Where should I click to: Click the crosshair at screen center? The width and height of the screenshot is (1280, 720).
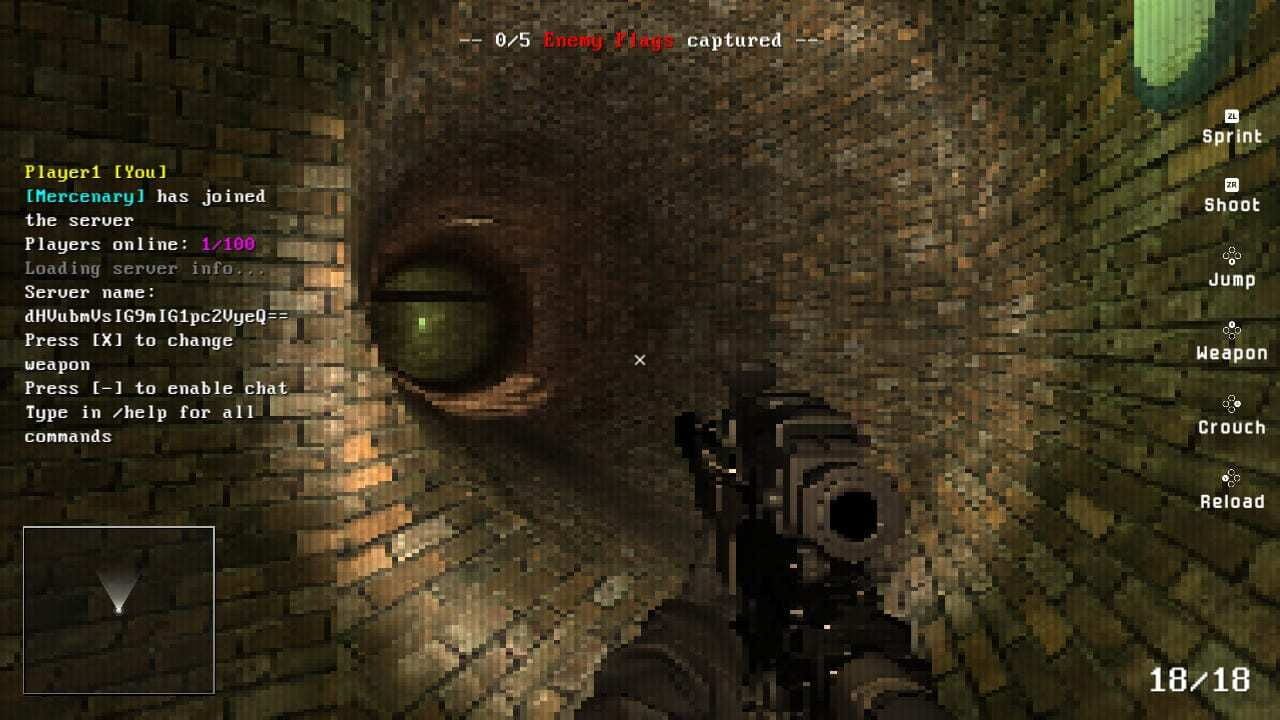tap(639, 359)
